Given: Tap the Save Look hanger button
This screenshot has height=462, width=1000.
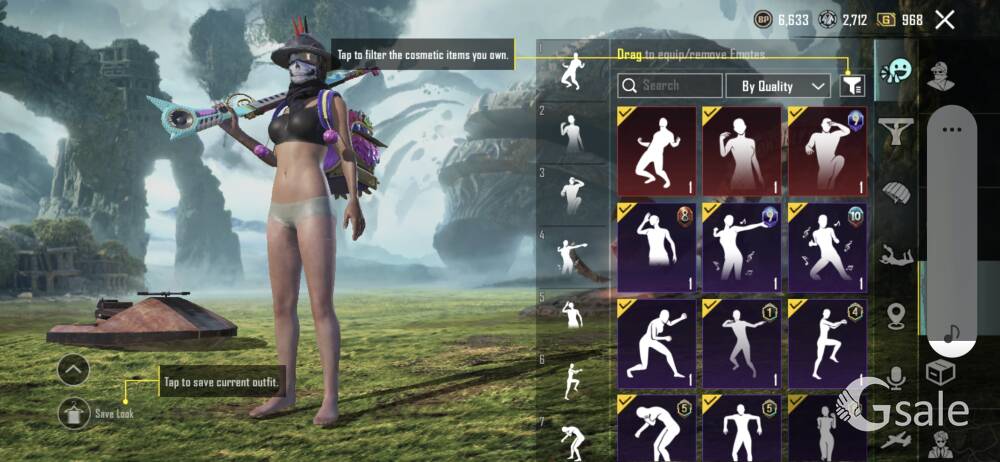Looking at the screenshot, I should click(75, 412).
